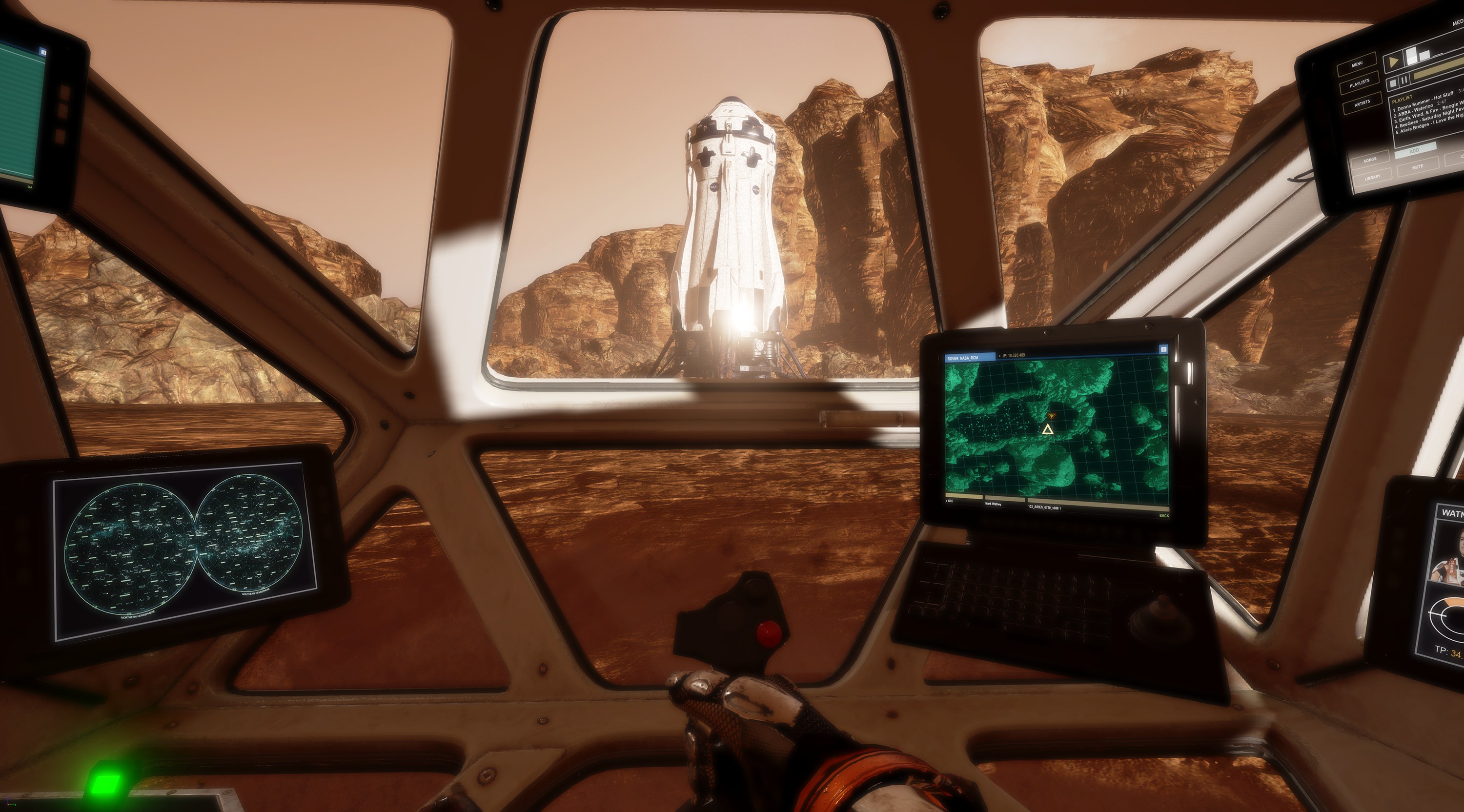Viewport: 1464px width, 812px height.
Task: Toggle MUTE on the media player
Action: 1418,166
